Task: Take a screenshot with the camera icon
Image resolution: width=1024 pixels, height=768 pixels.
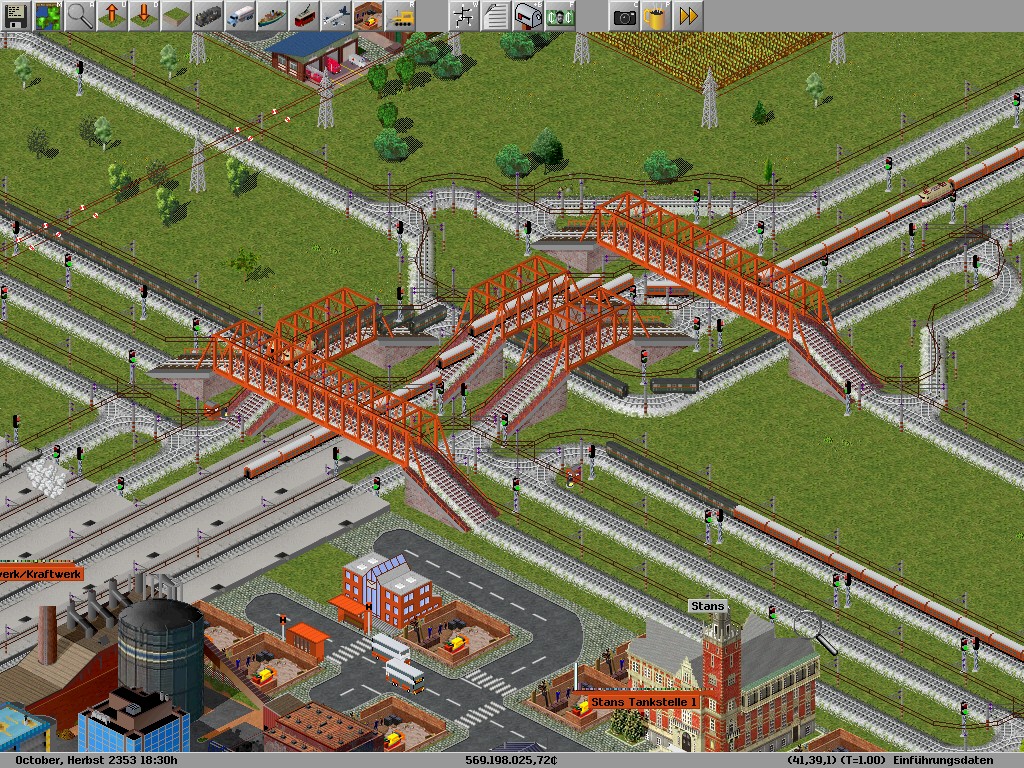Action: (624, 16)
